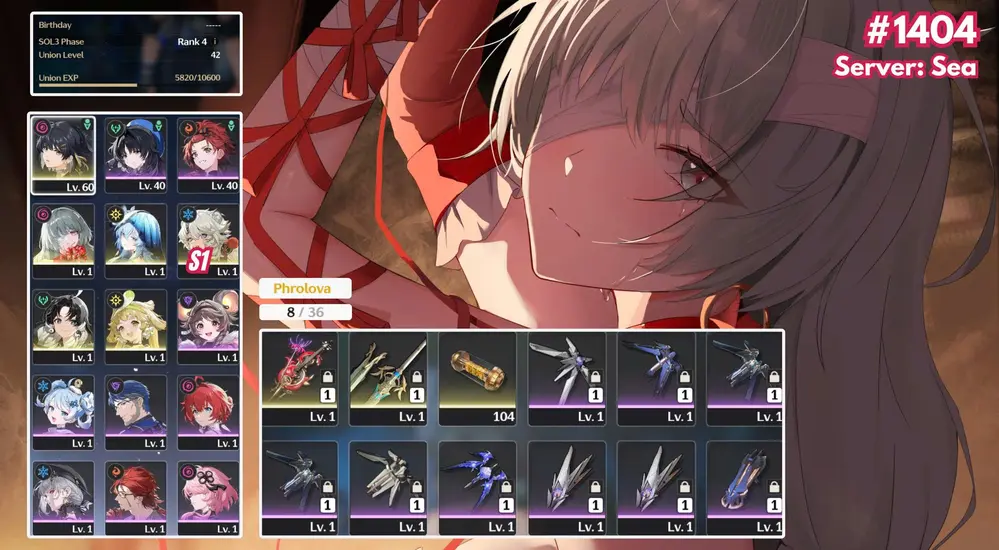Select the golden tube item showing 104

pyautogui.click(x=477, y=377)
